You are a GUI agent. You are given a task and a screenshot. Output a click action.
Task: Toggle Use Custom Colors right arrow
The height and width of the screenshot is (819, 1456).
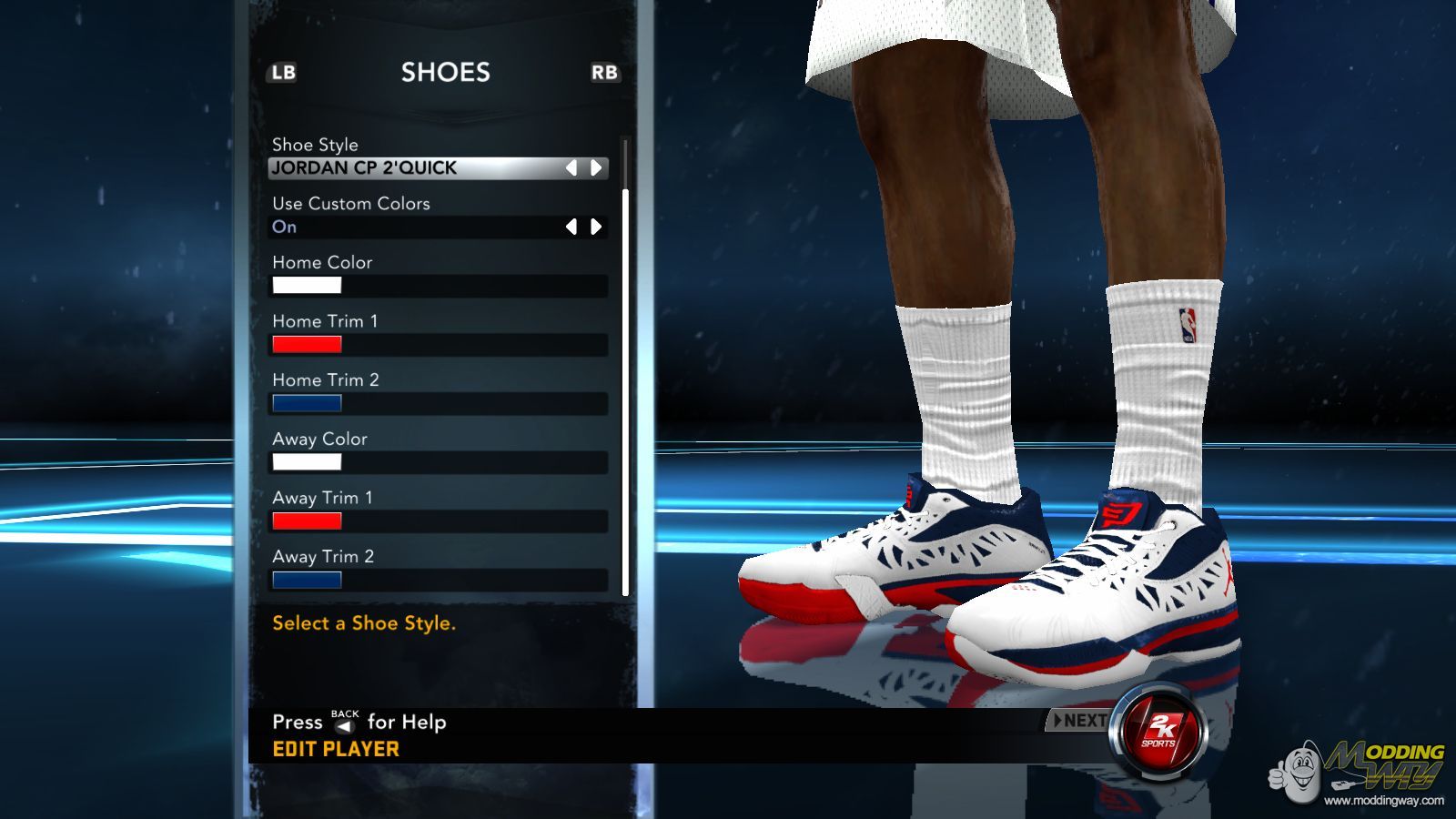click(x=596, y=227)
